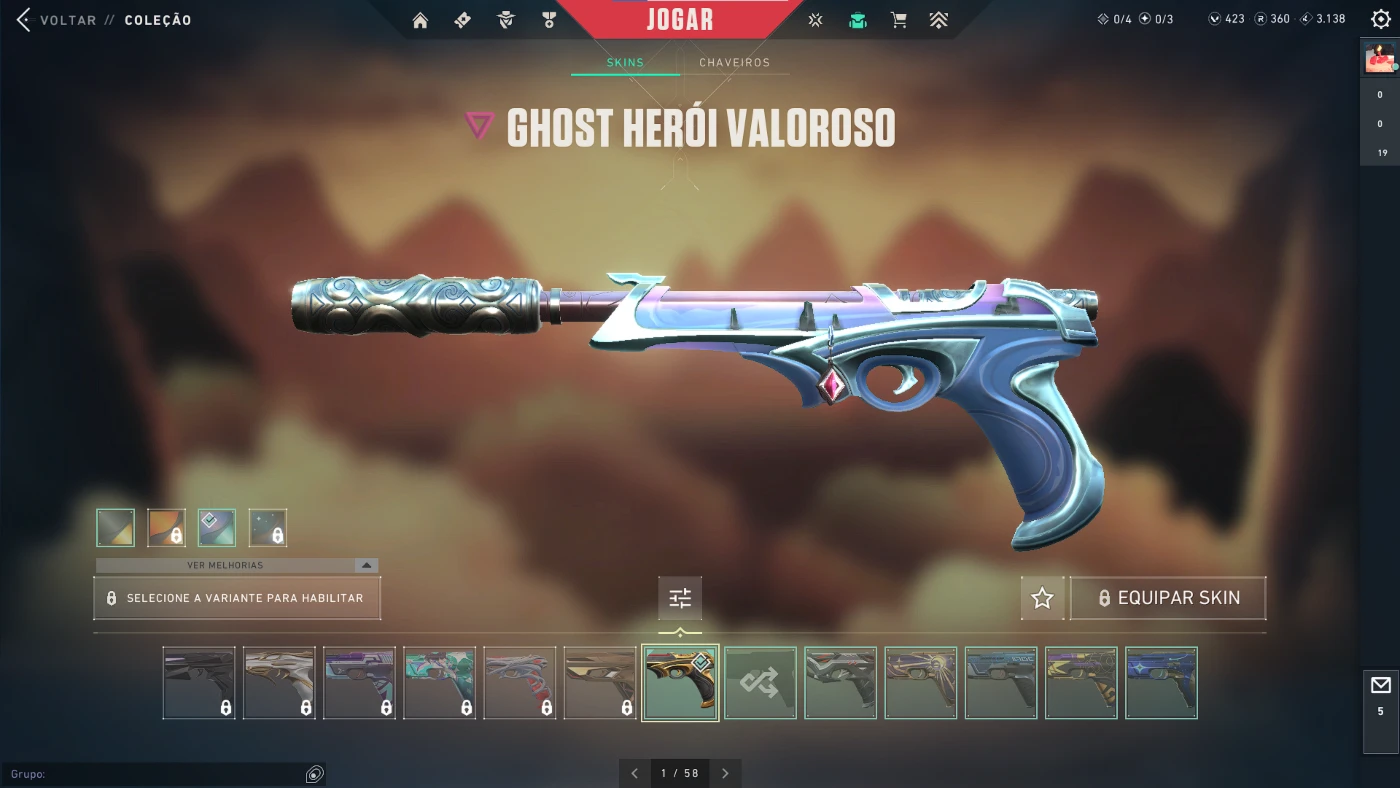Mark skin as favorite with the star
Image resolution: width=1400 pixels, height=788 pixels.
[x=1042, y=598]
